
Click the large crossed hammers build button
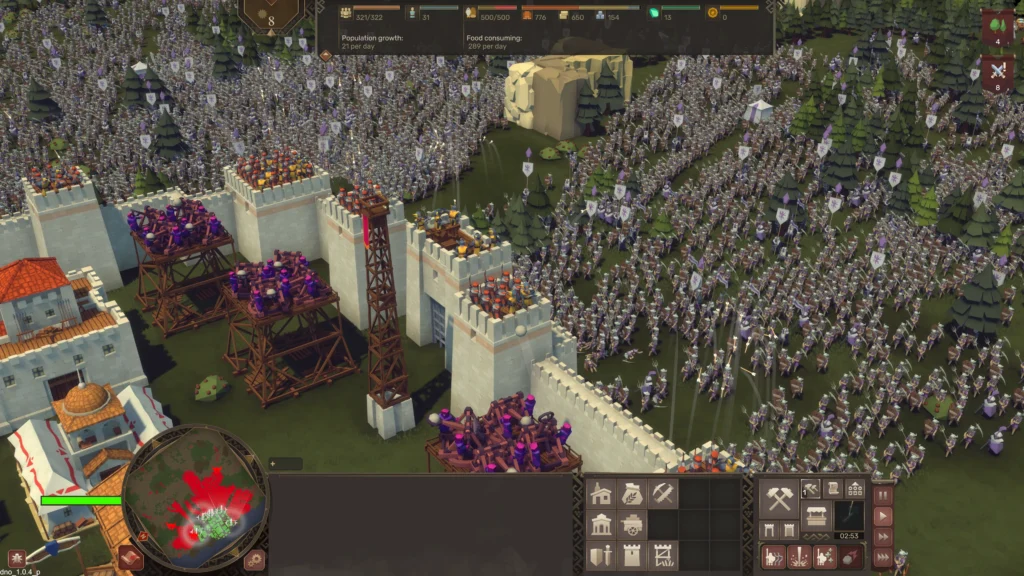pos(778,497)
